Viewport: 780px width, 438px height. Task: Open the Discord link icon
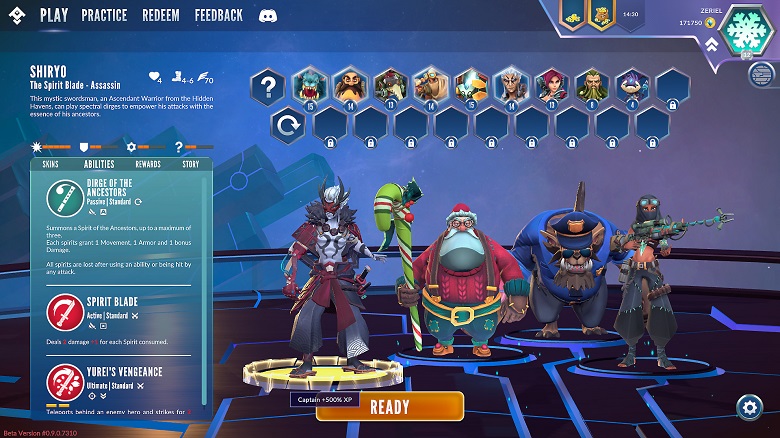267,16
